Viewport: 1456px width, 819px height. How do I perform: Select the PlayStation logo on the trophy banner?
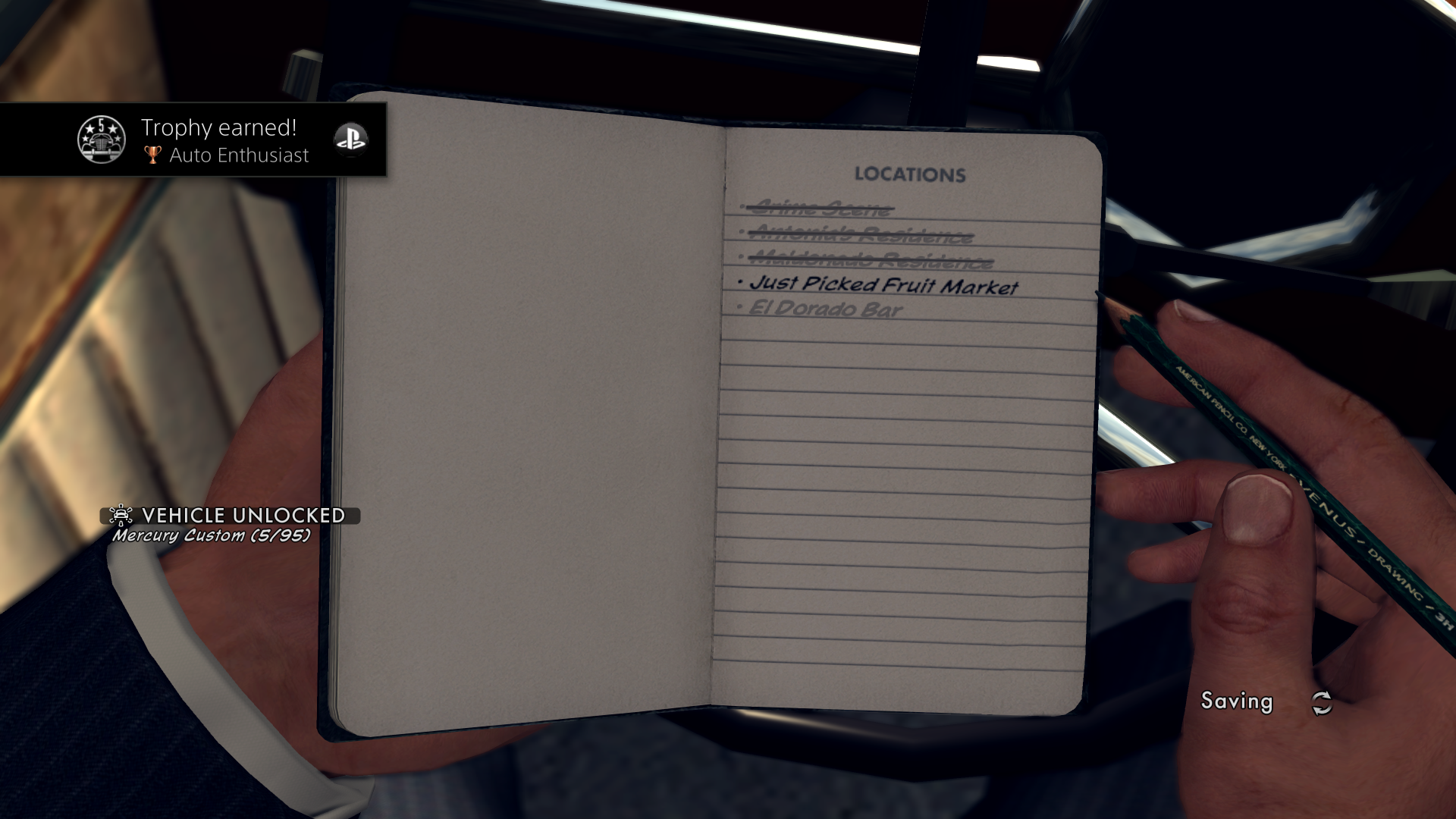coord(352,141)
